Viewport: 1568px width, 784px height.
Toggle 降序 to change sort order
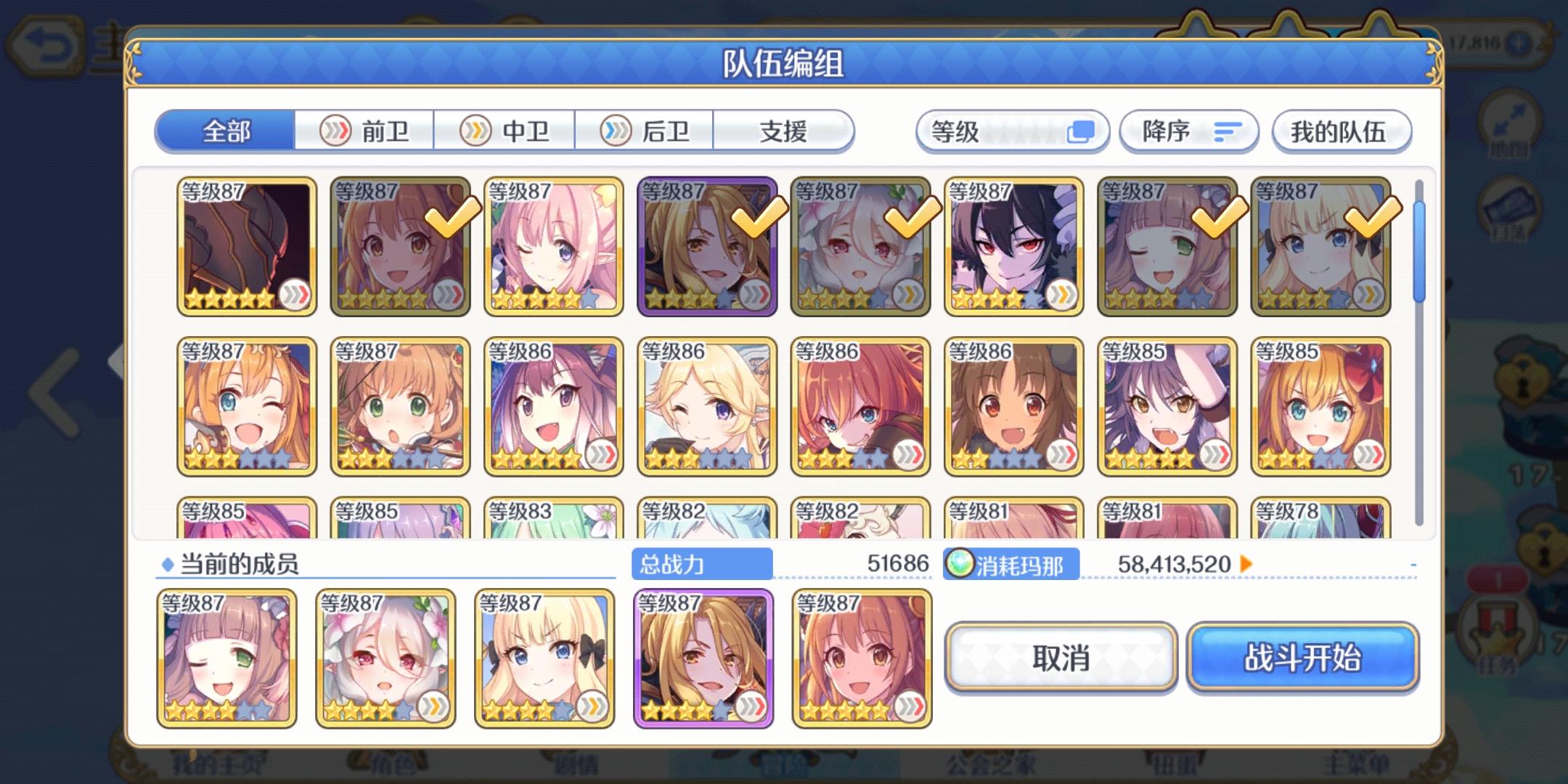1188,131
